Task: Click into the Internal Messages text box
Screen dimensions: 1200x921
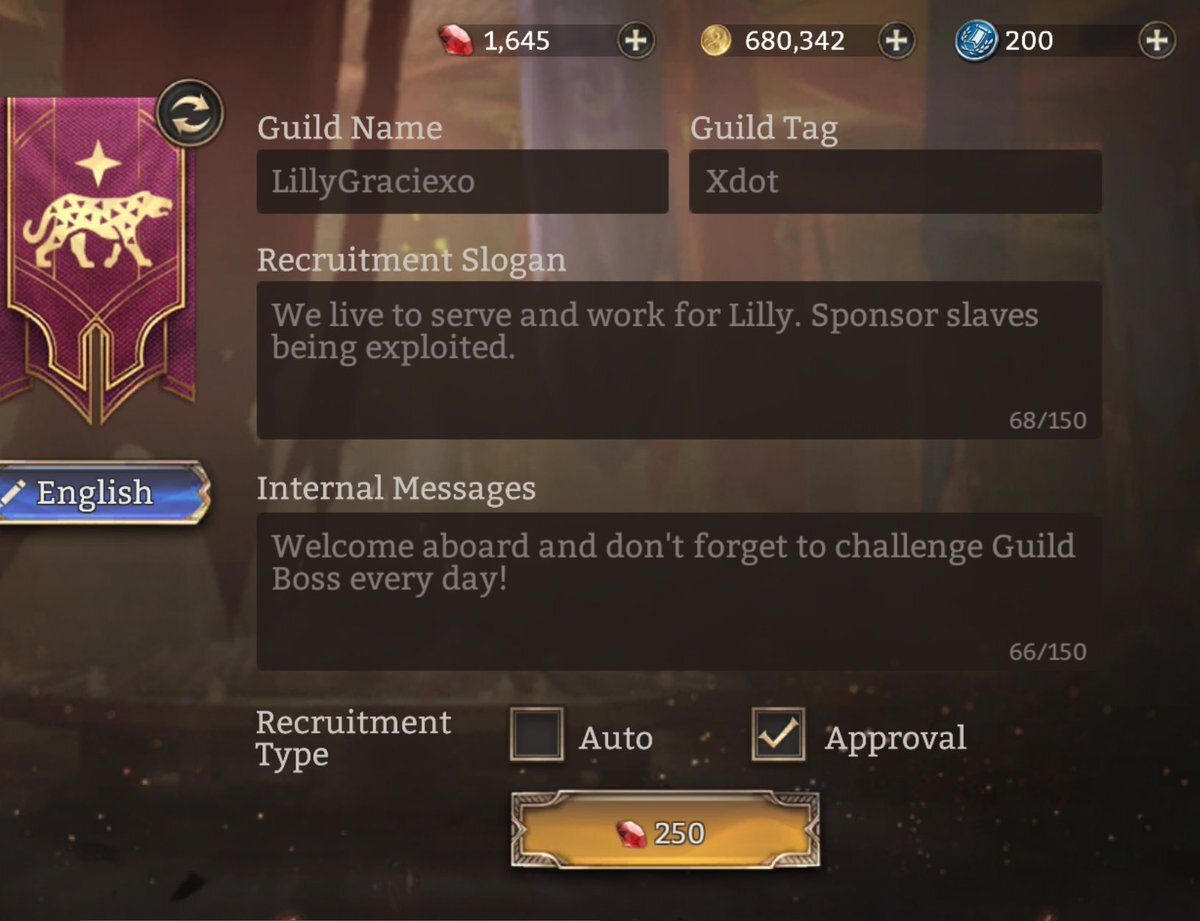Action: [679, 591]
